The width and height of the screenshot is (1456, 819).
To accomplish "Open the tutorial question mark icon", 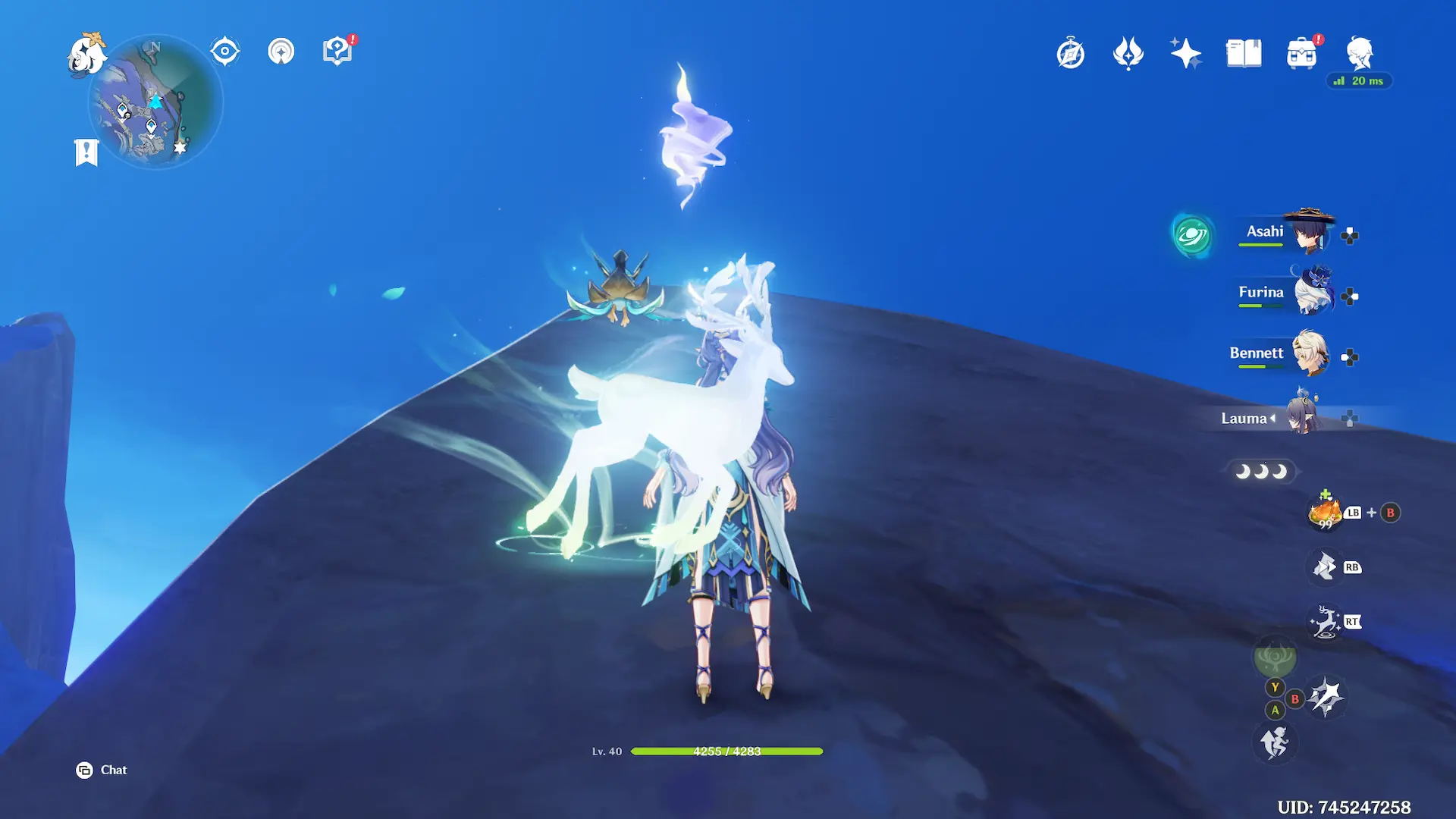I will coord(337,52).
